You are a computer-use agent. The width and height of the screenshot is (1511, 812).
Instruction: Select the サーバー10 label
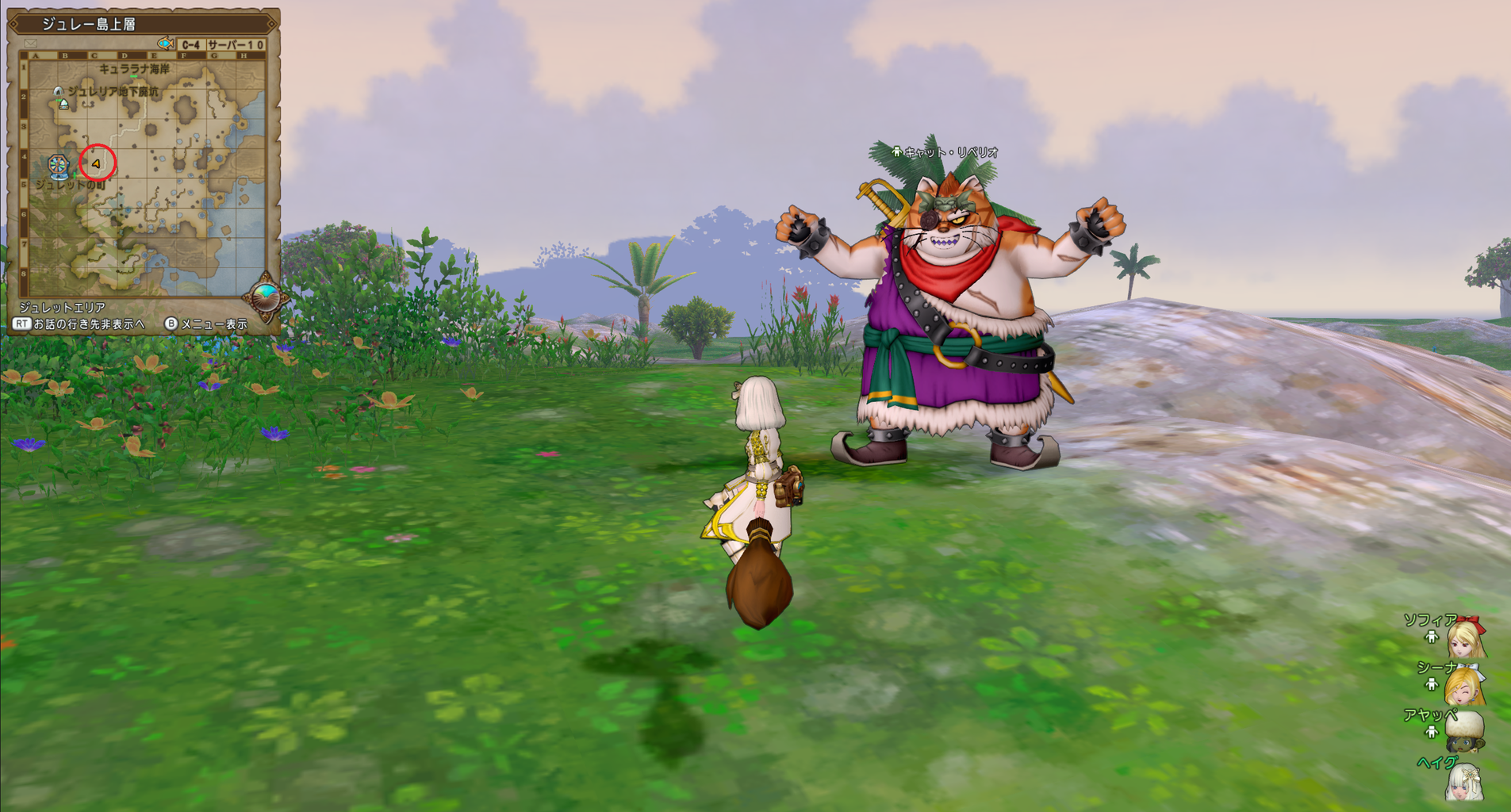[x=237, y=43]
